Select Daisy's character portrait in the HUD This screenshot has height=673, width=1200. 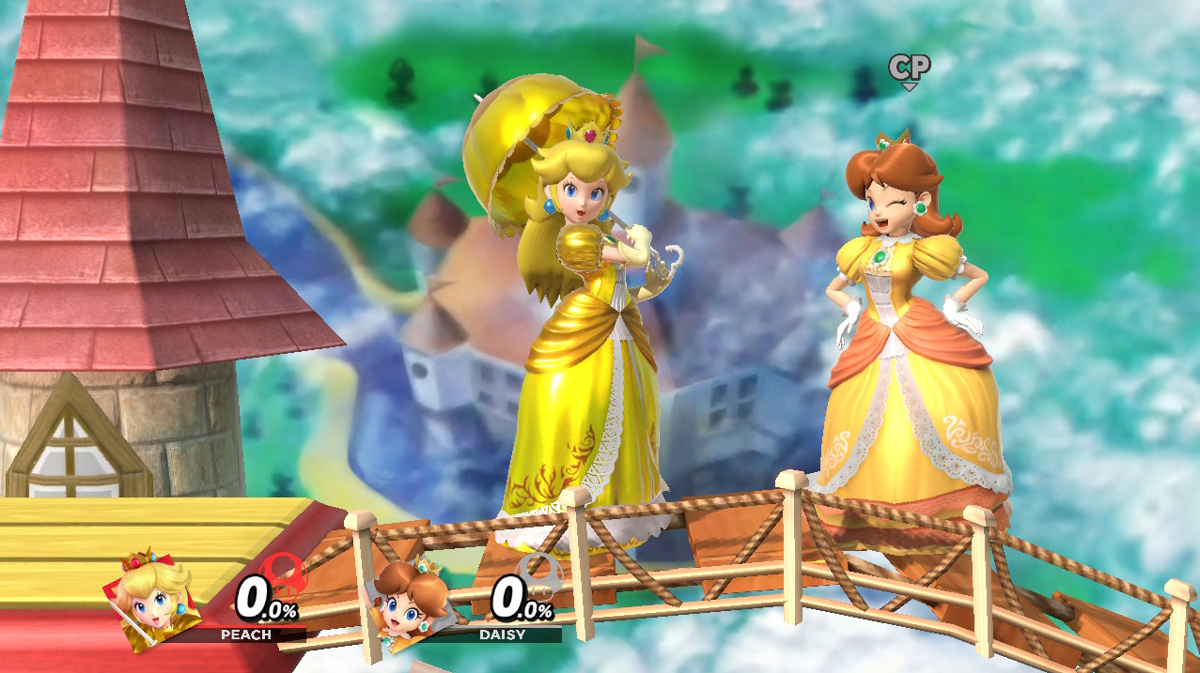coord(407,598)
